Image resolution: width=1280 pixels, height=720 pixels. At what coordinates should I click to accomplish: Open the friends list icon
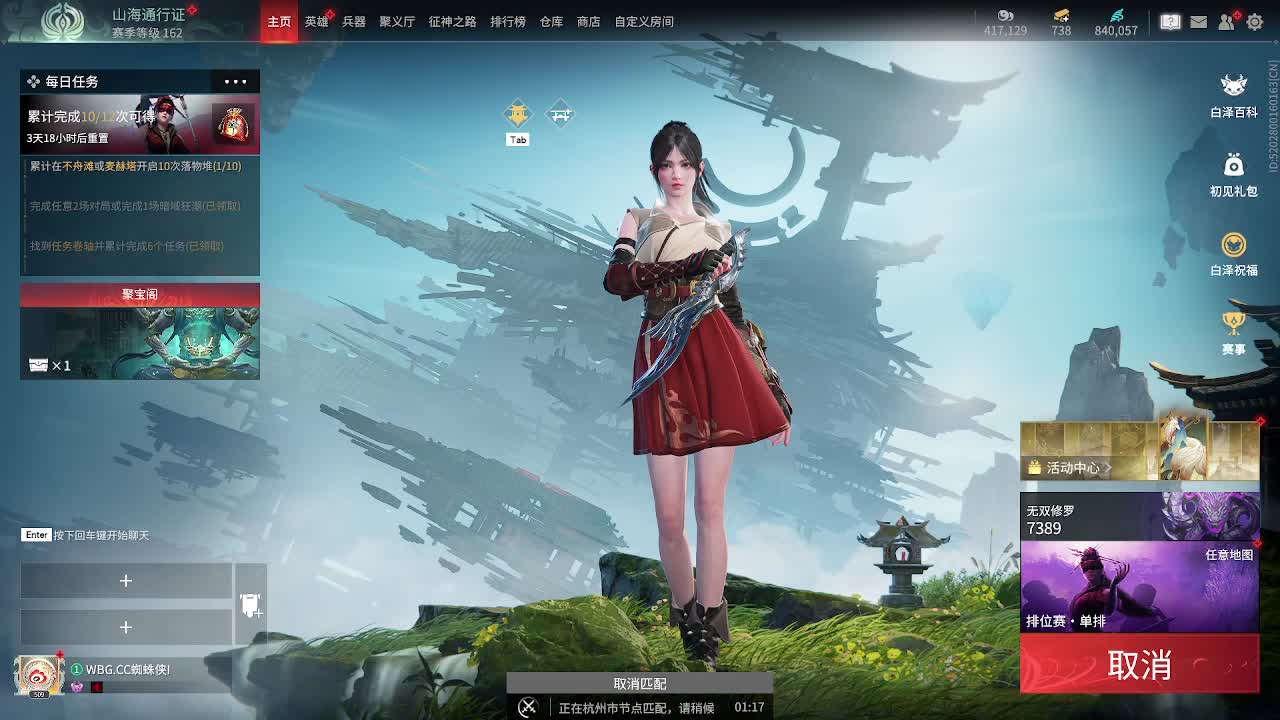click(1225, 20)
